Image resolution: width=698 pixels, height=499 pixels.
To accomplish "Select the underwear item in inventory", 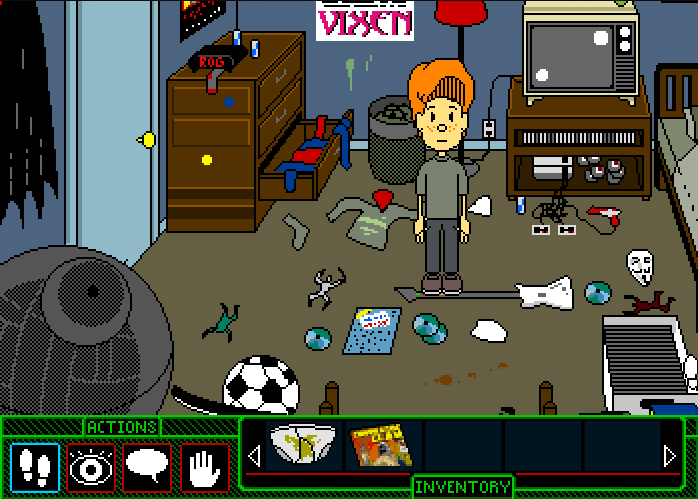I will tap(304, 446).
